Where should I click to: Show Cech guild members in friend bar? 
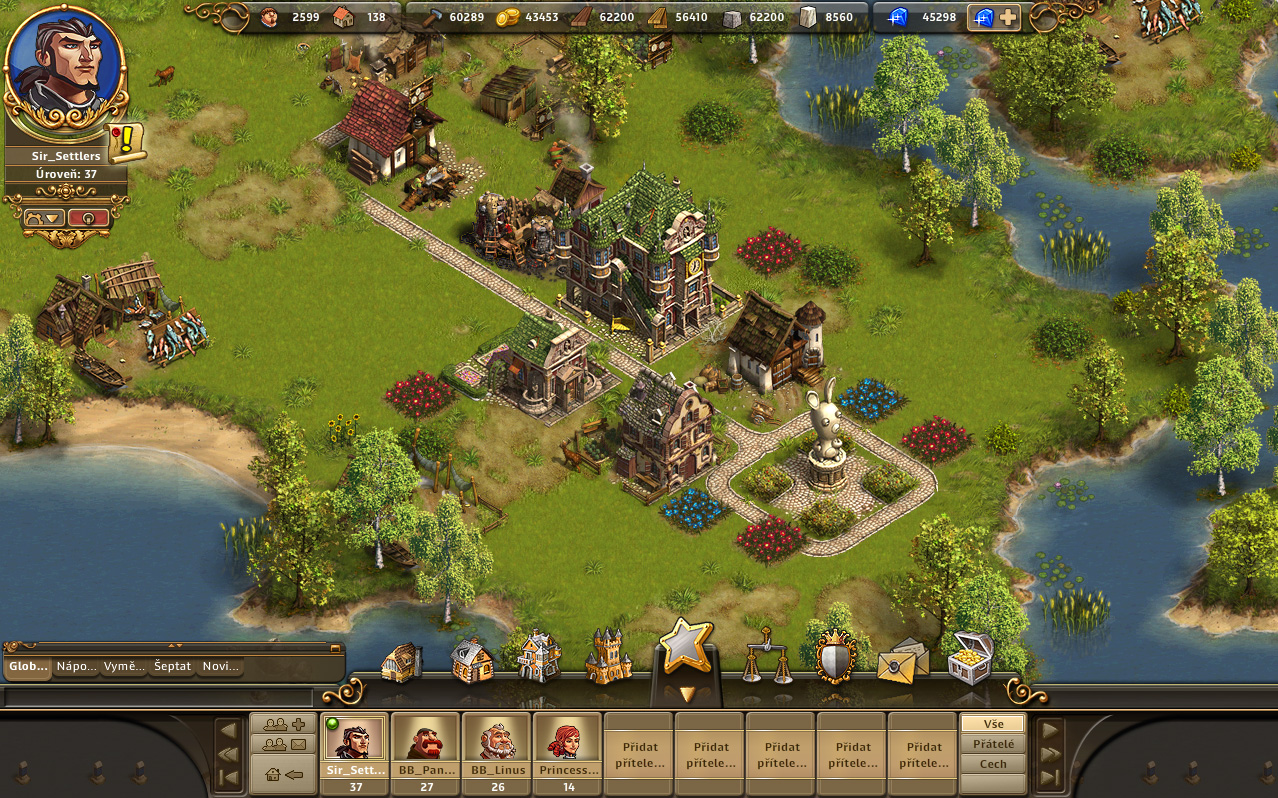click(993, 764)
